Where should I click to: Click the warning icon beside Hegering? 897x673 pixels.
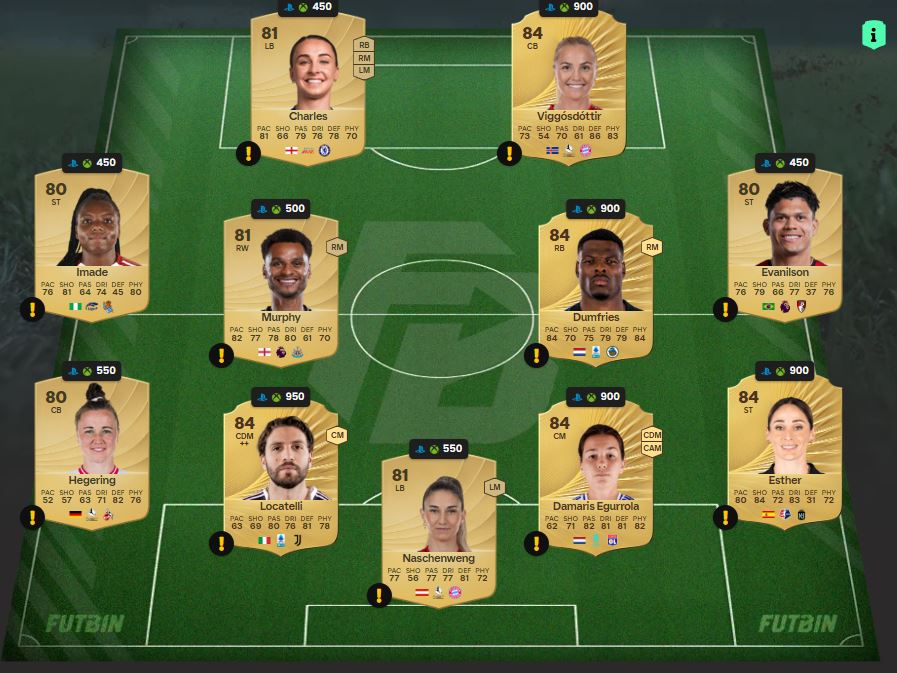[32, 517]
